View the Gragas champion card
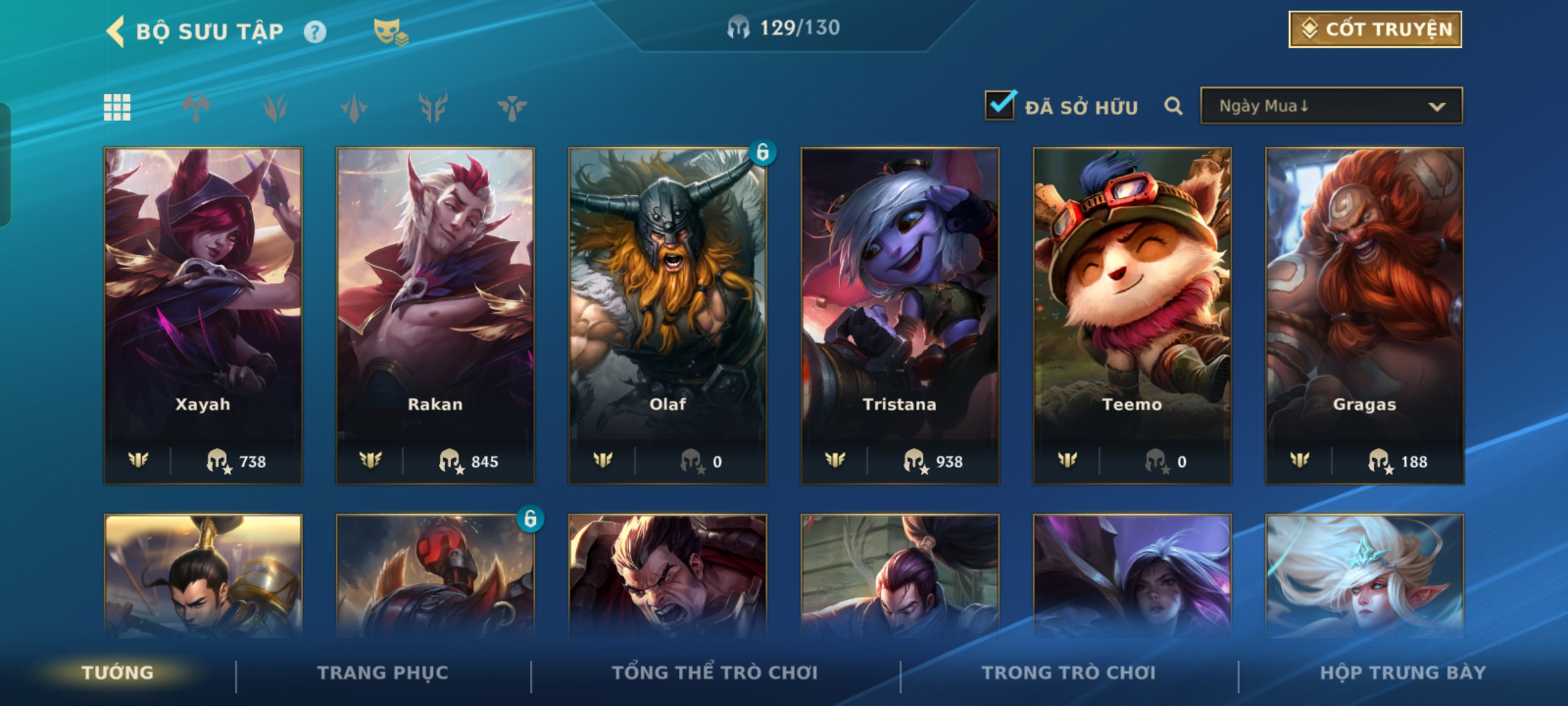1568x706 pixels. 1364,315
